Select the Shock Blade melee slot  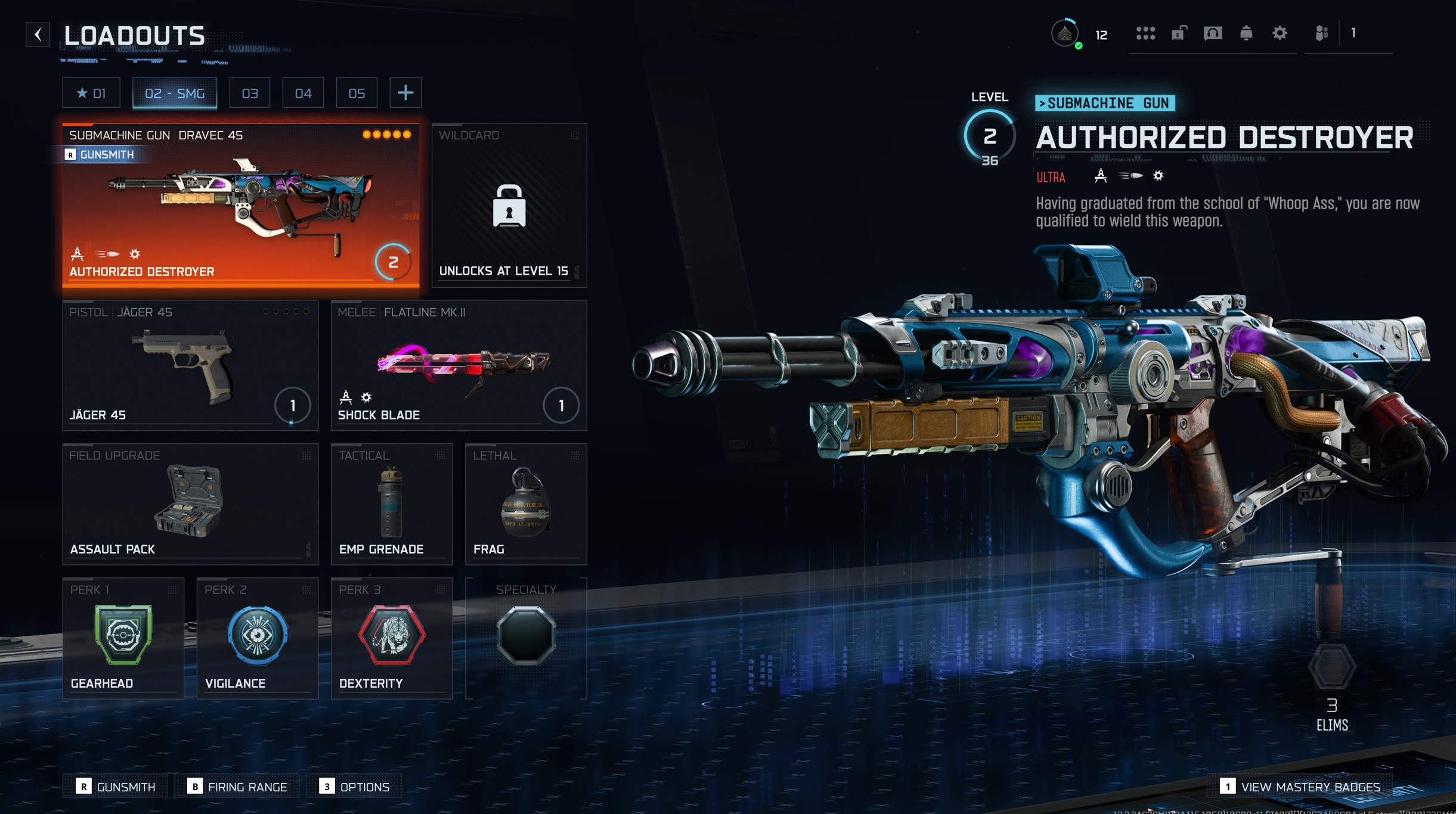tap(459, 365)
